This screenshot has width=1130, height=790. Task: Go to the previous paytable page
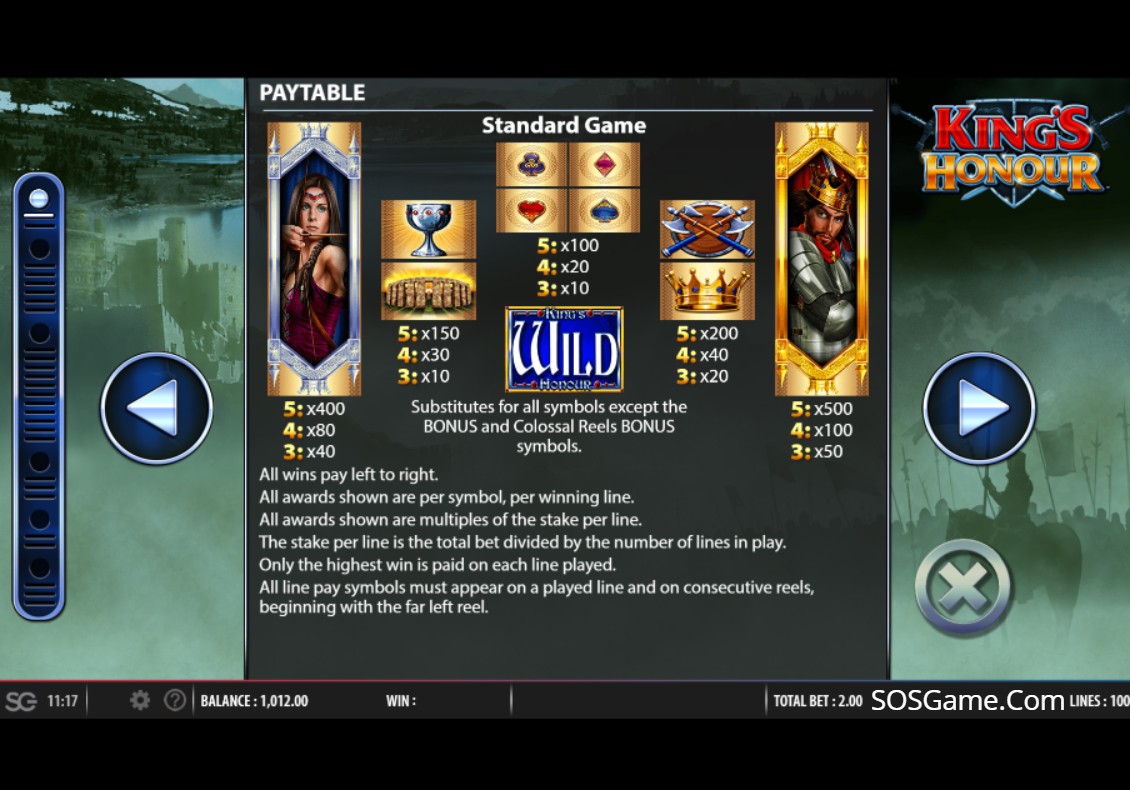click(x=156, y=408)
